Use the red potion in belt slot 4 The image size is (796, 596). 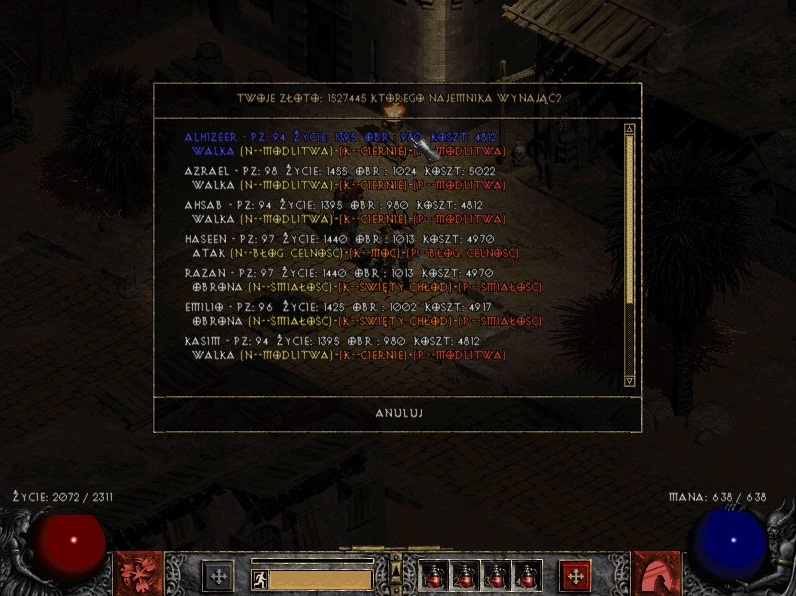click(x=526, y=576)
